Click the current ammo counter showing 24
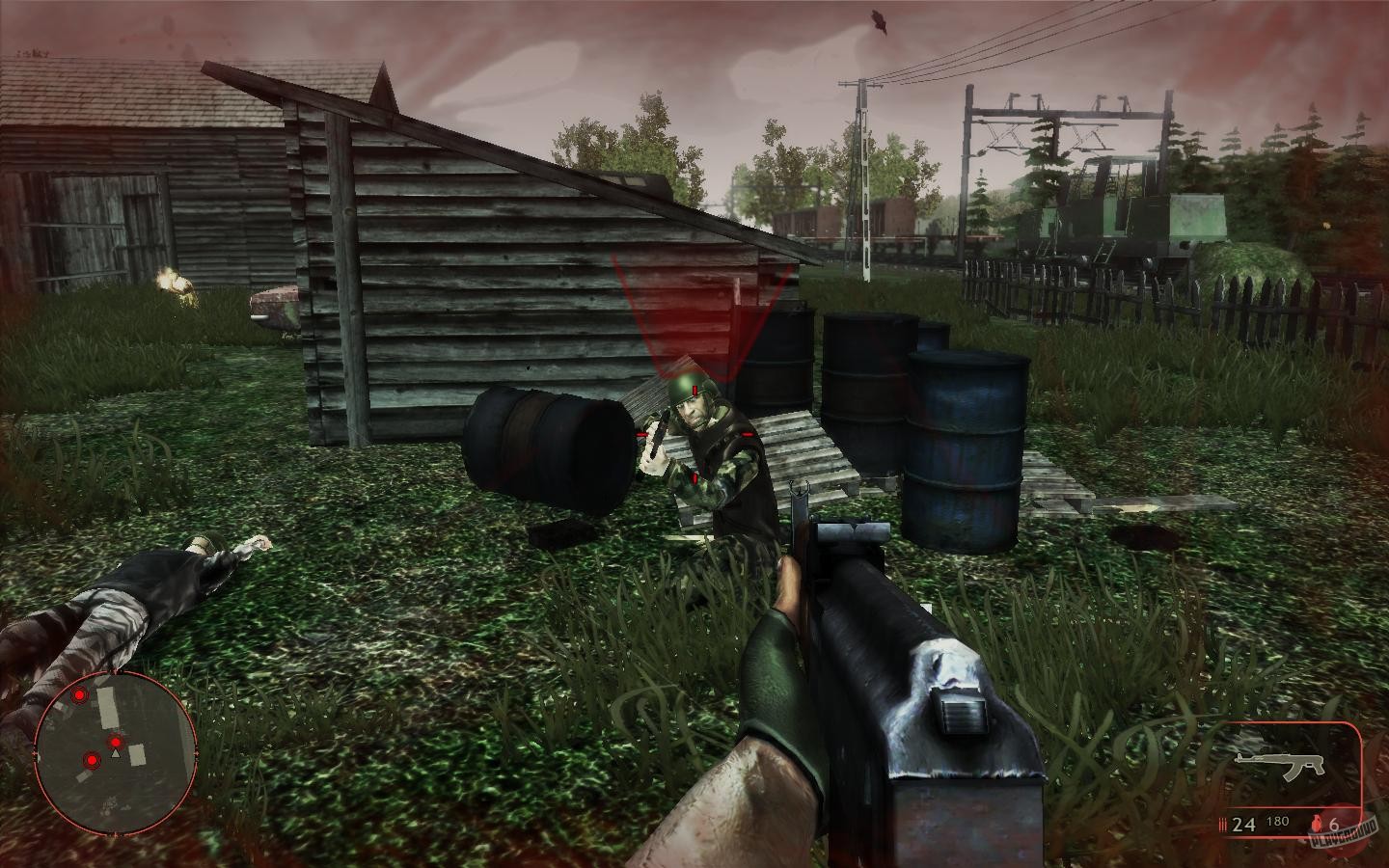1389x868 pixels. tap(1244, 824)
